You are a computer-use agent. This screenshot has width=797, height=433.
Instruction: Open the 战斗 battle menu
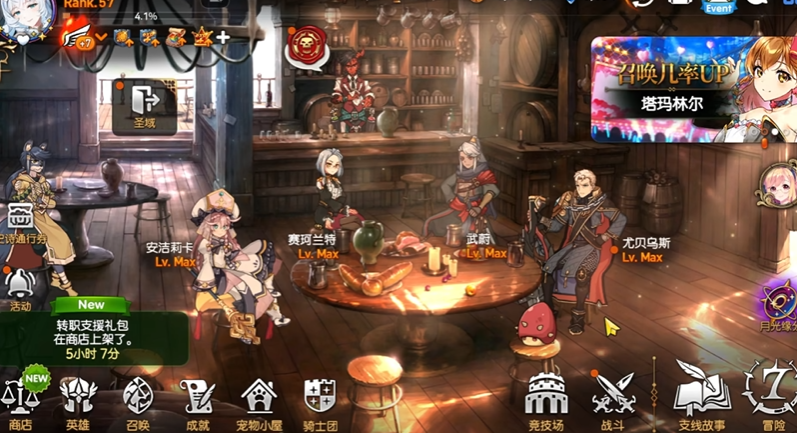click(612, 400)
